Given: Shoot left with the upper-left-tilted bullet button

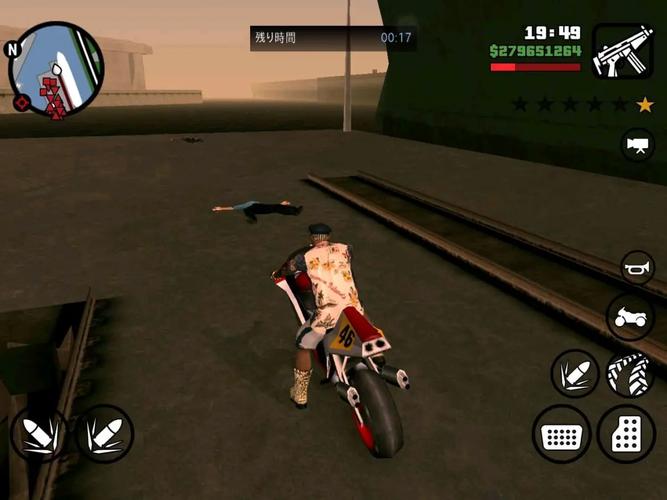Looking at the screenshot, I should [39, 433].
